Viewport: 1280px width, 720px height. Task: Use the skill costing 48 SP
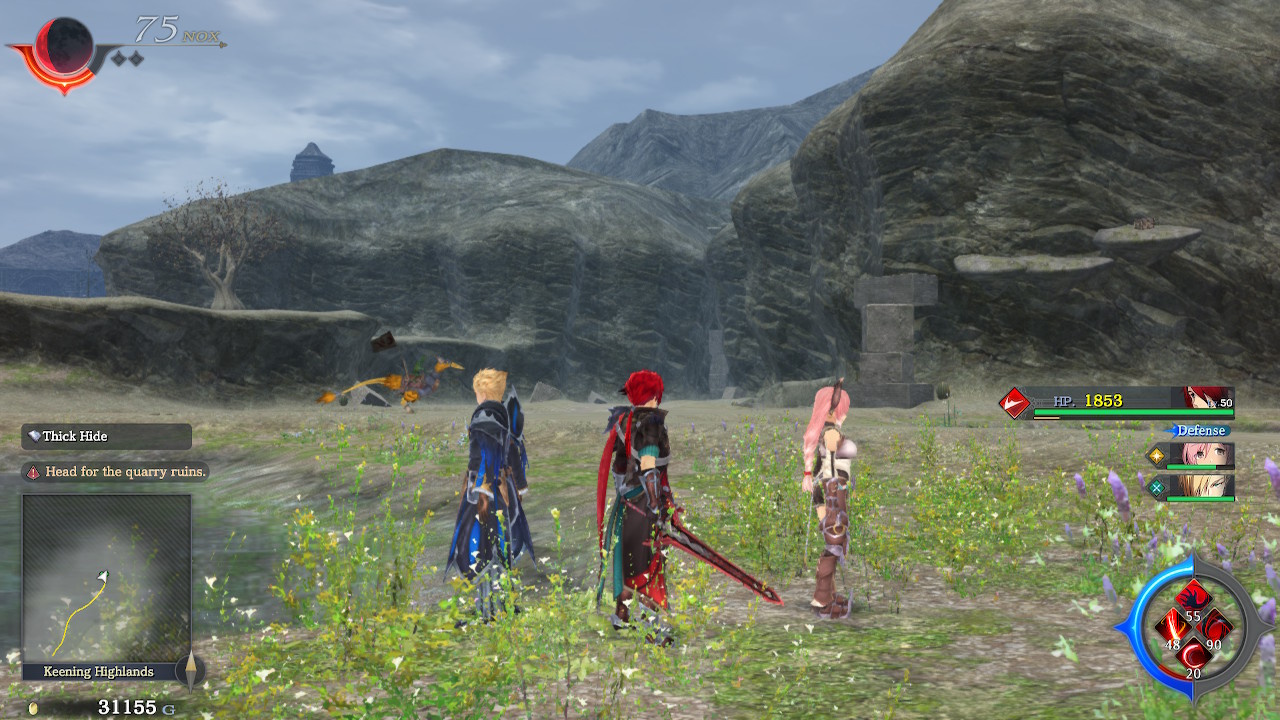(x=1171, y=631)
